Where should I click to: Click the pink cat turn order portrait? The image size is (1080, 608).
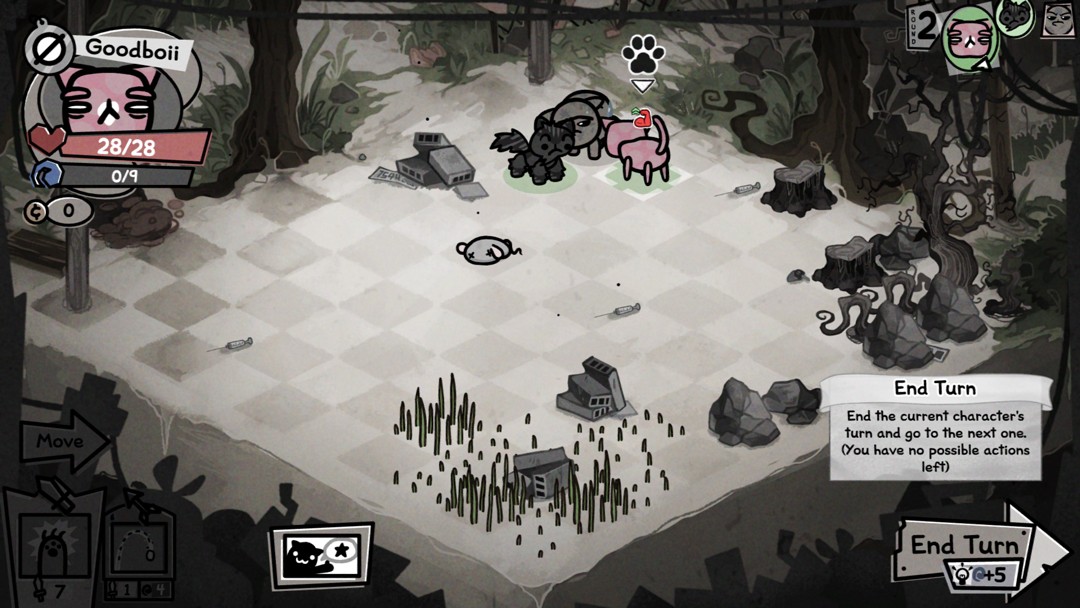tap(967, 37)
